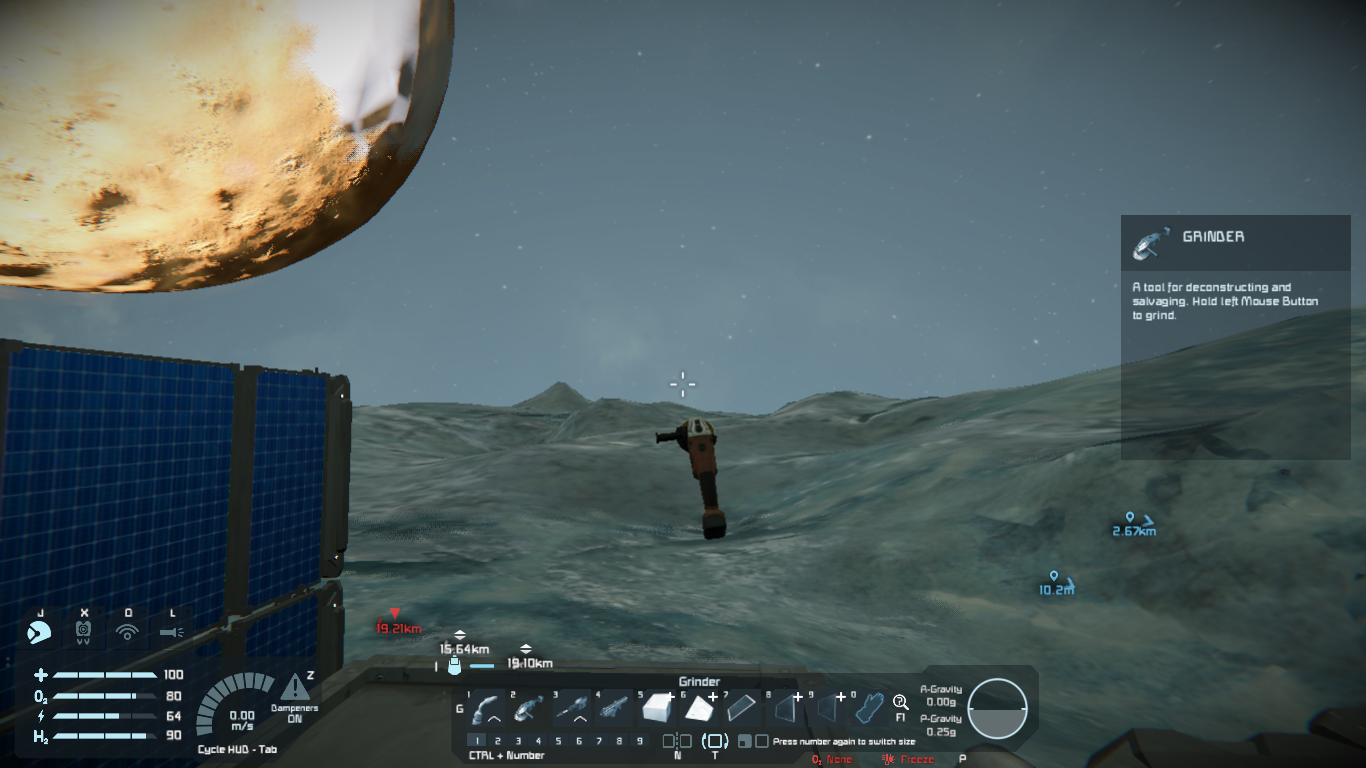Pick the white armor cube block
The width and height of the screenshot is (1366, 768).
pos(656,709)
